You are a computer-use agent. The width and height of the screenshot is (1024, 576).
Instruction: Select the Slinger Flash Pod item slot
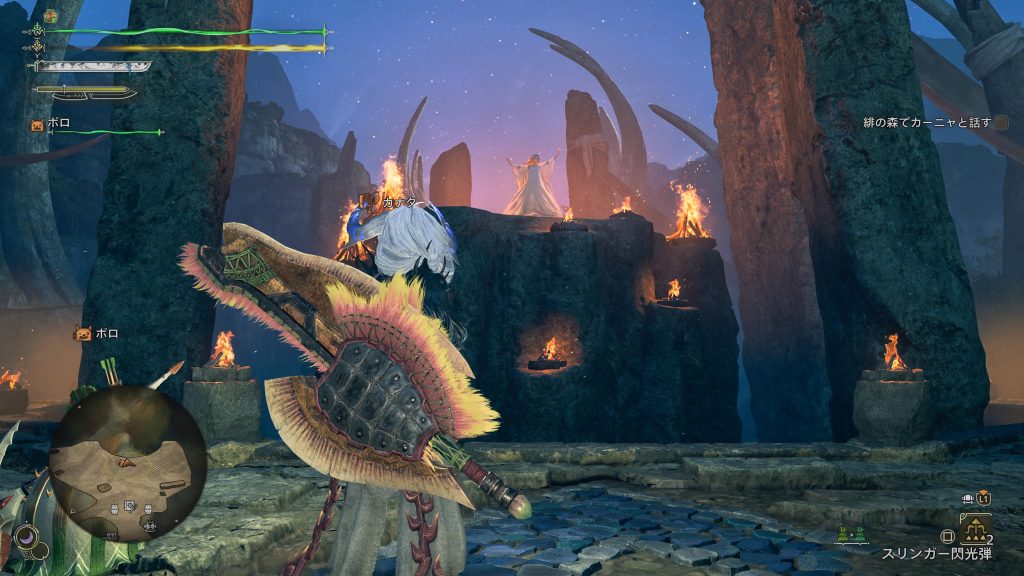(x=976, y=528)
